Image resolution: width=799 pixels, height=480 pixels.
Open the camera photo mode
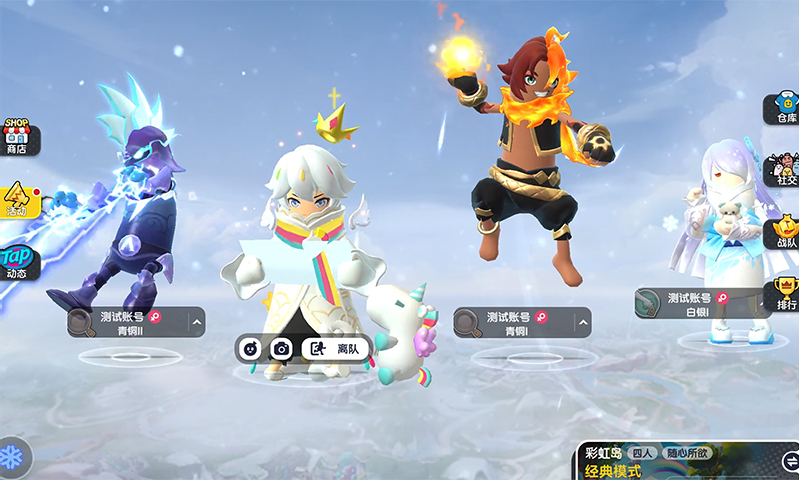coord(282,349)
